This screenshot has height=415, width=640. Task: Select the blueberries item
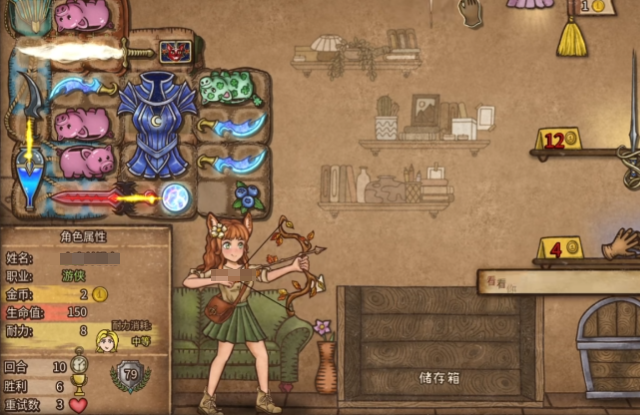(248, 196)
